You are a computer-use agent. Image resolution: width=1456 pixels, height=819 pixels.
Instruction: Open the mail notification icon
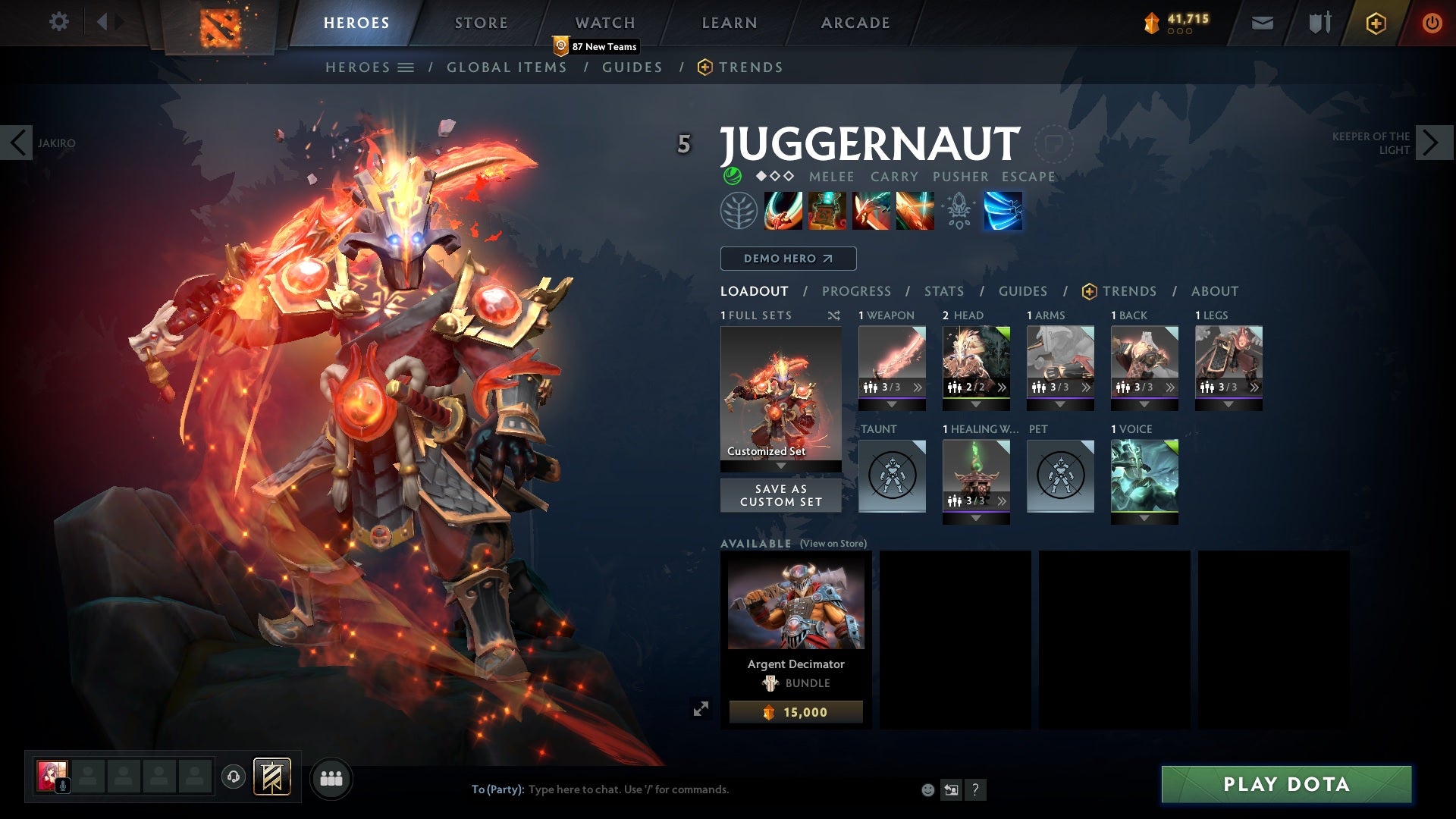1261,22
